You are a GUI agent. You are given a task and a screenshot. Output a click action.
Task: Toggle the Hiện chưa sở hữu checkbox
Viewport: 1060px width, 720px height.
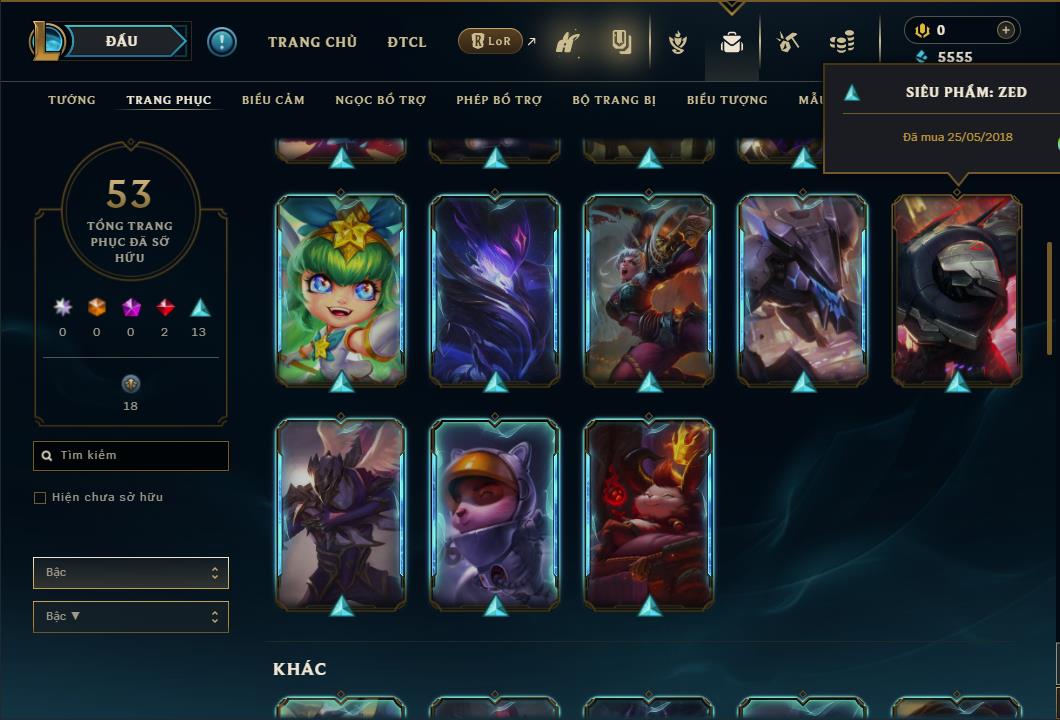click(40, 498)
